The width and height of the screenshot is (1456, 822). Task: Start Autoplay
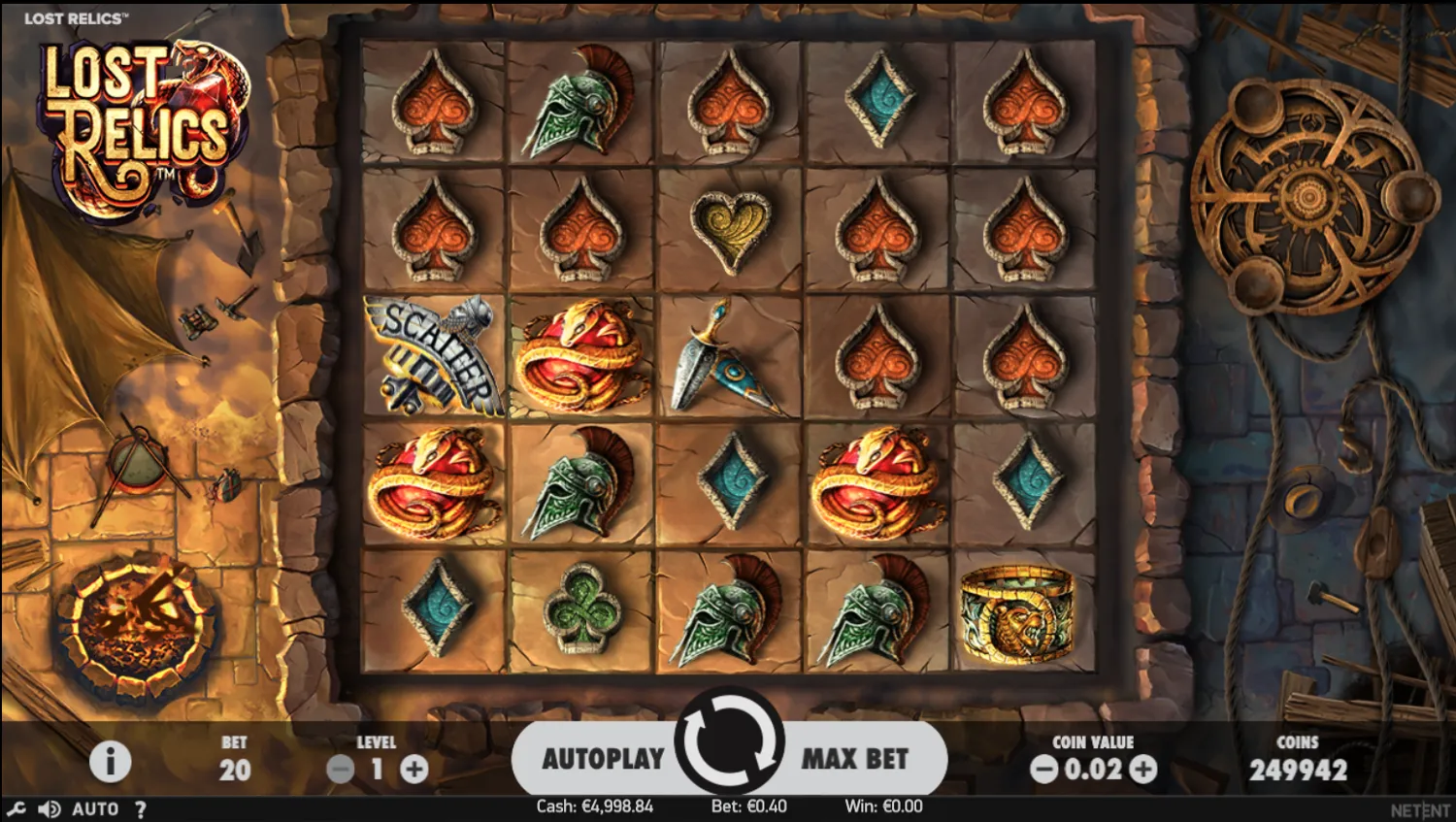click(602, 760)
